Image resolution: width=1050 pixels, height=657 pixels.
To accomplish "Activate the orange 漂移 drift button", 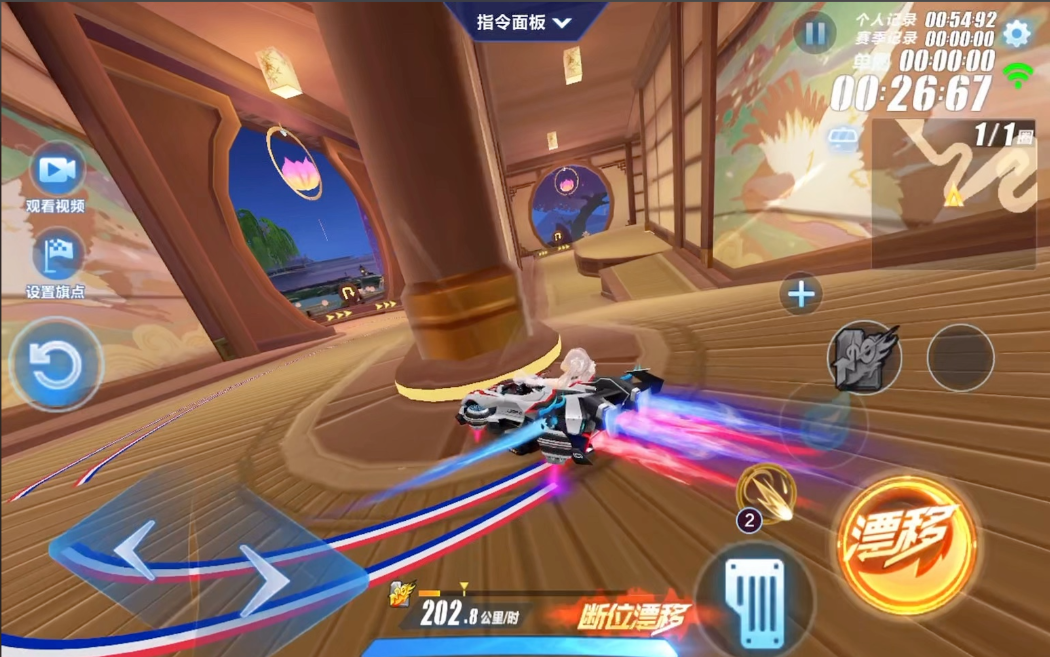I will (x=904, y=542).
